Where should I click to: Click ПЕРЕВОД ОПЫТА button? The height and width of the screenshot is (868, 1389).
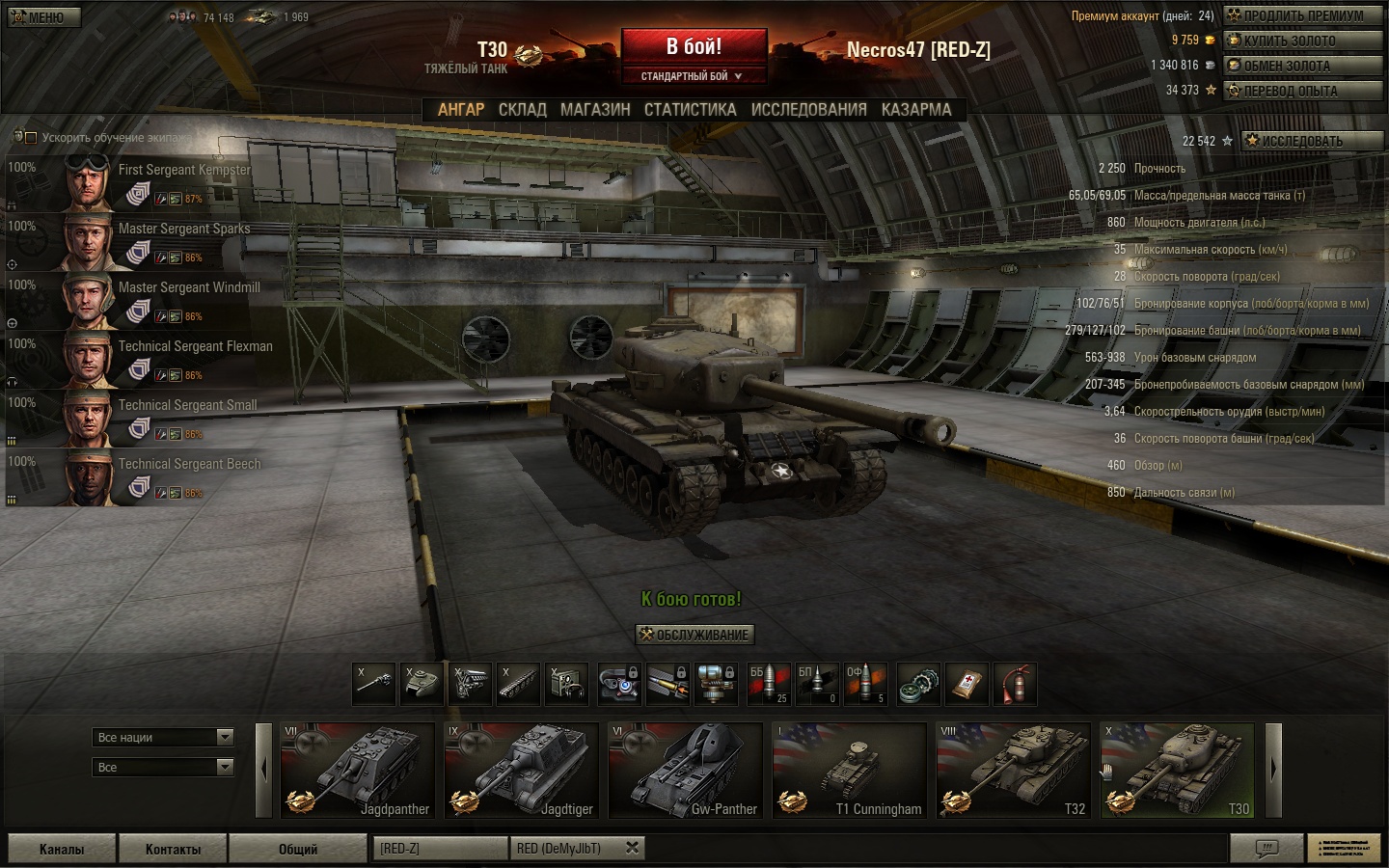1301,91
